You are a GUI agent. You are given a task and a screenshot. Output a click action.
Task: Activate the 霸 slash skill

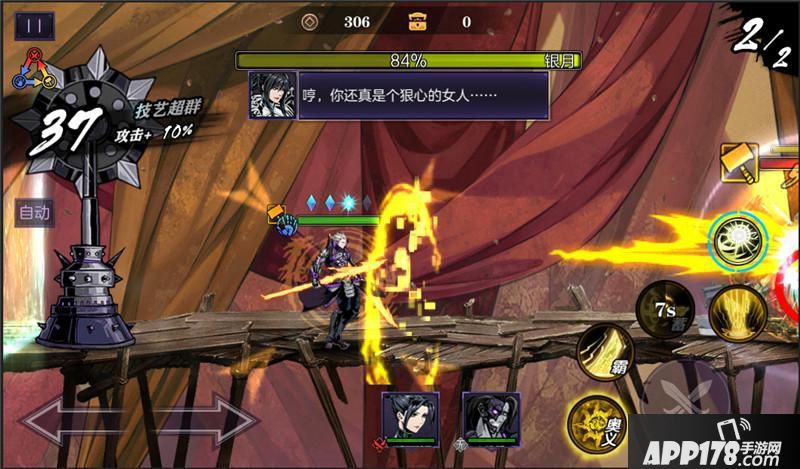604,350
